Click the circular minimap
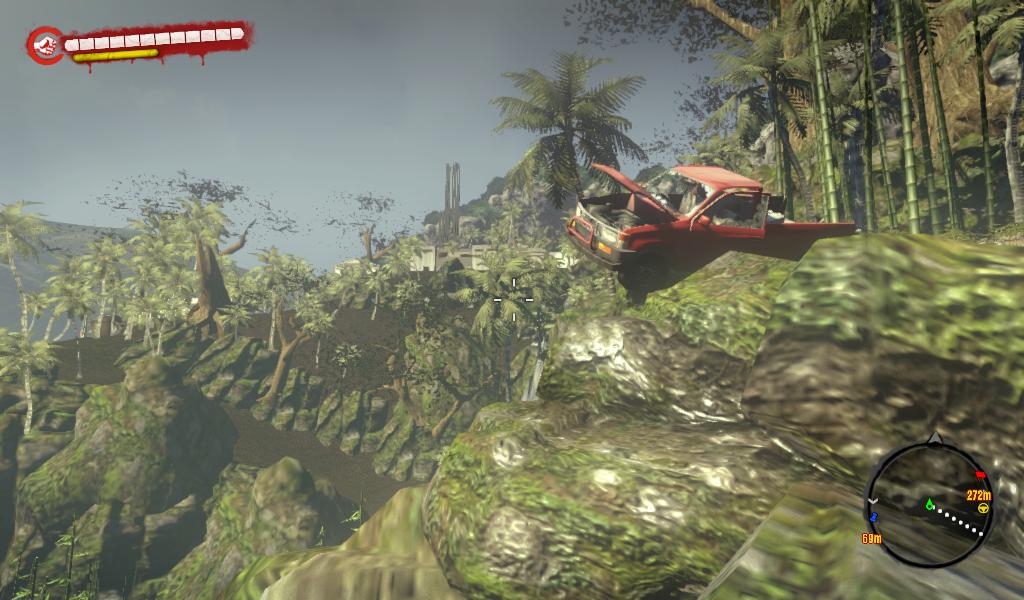This screenshot has height=600, width=1024. click(930, 504)
